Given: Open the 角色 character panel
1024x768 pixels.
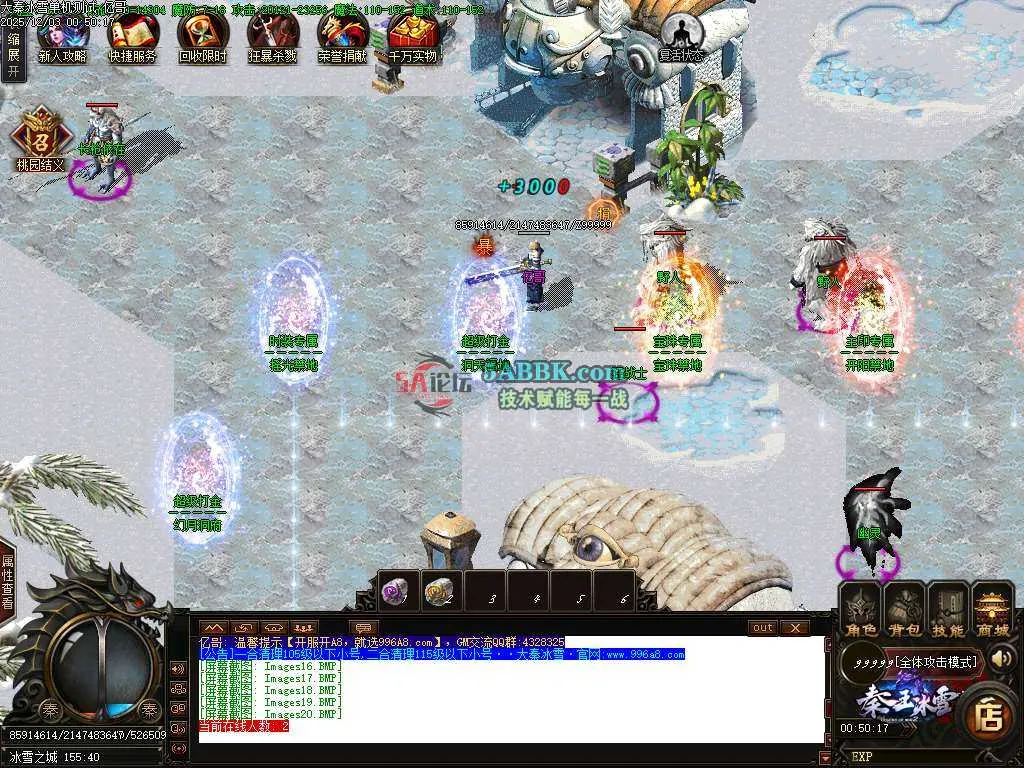Looking at the screenshot, I should click(859, 610).
